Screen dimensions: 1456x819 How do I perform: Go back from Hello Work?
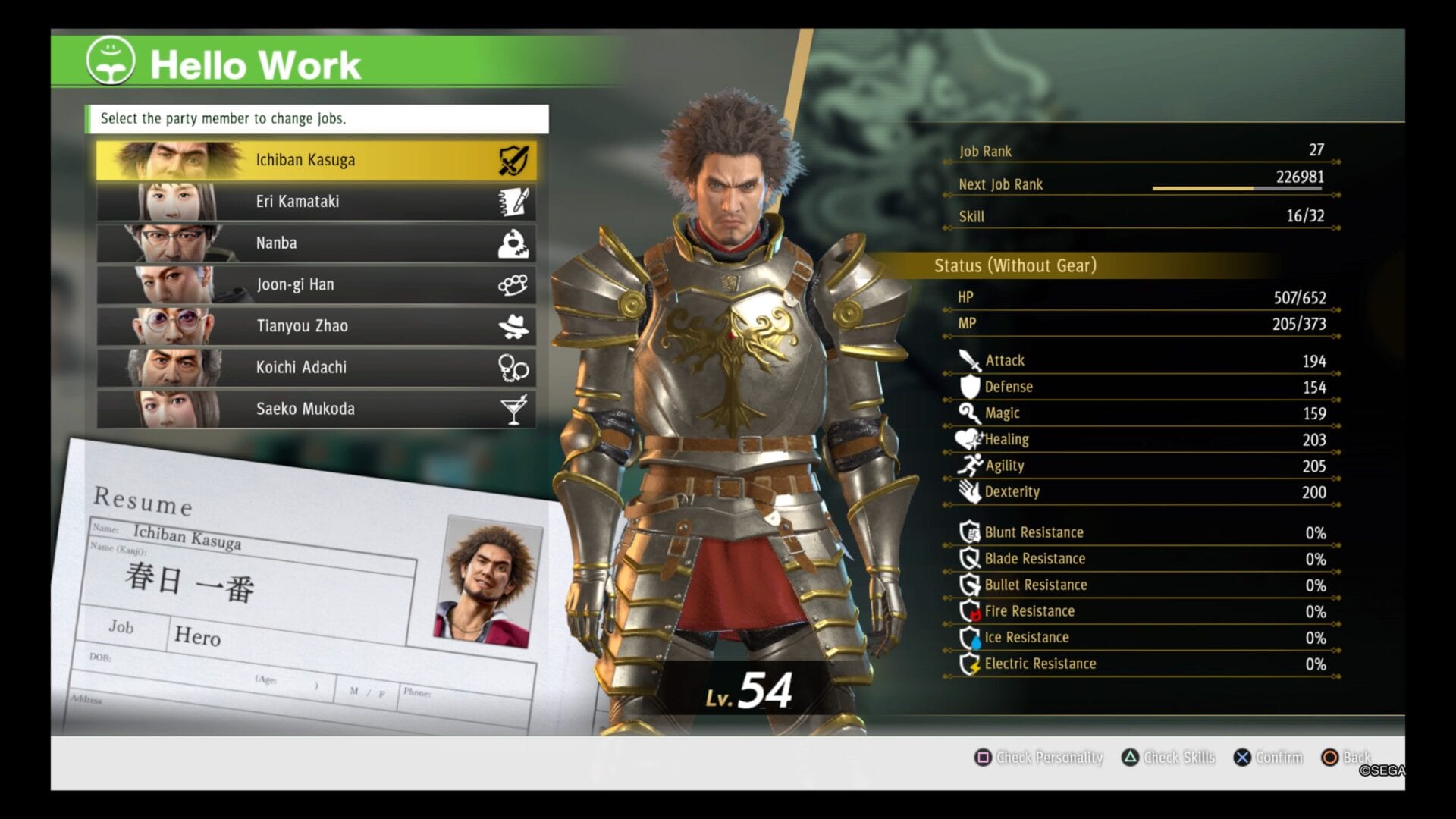pyautogui.click(x=1345, y=757)
